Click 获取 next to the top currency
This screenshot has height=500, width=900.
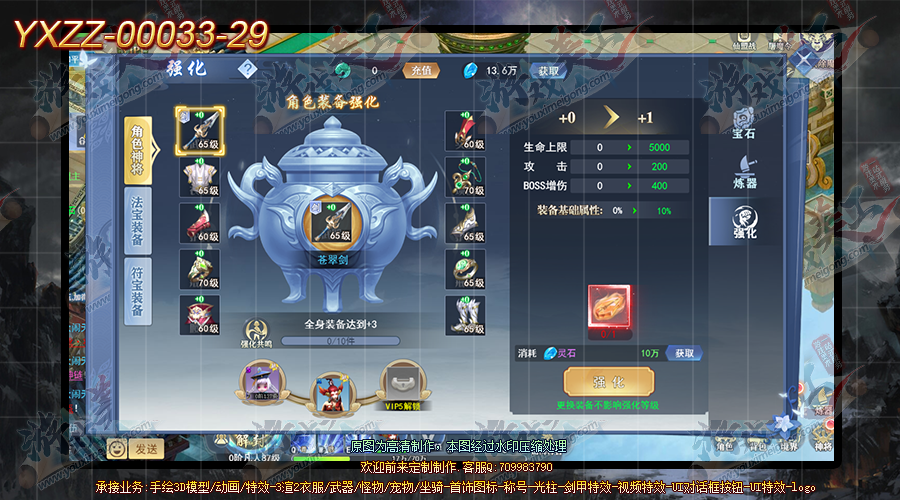tap(547, 71)
